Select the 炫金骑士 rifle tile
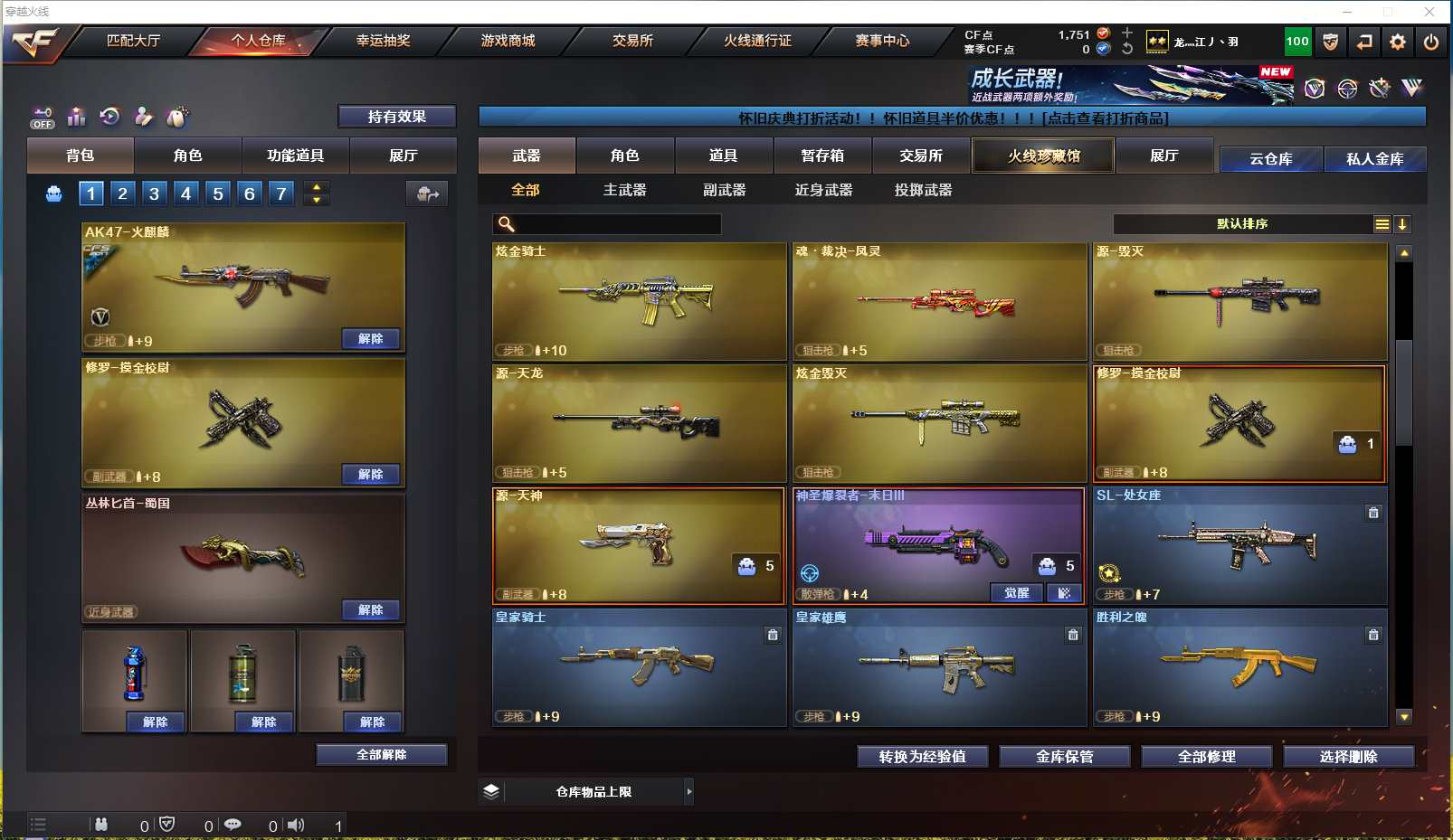Screen dimensions: 1453x840 [x=639, y=301]
